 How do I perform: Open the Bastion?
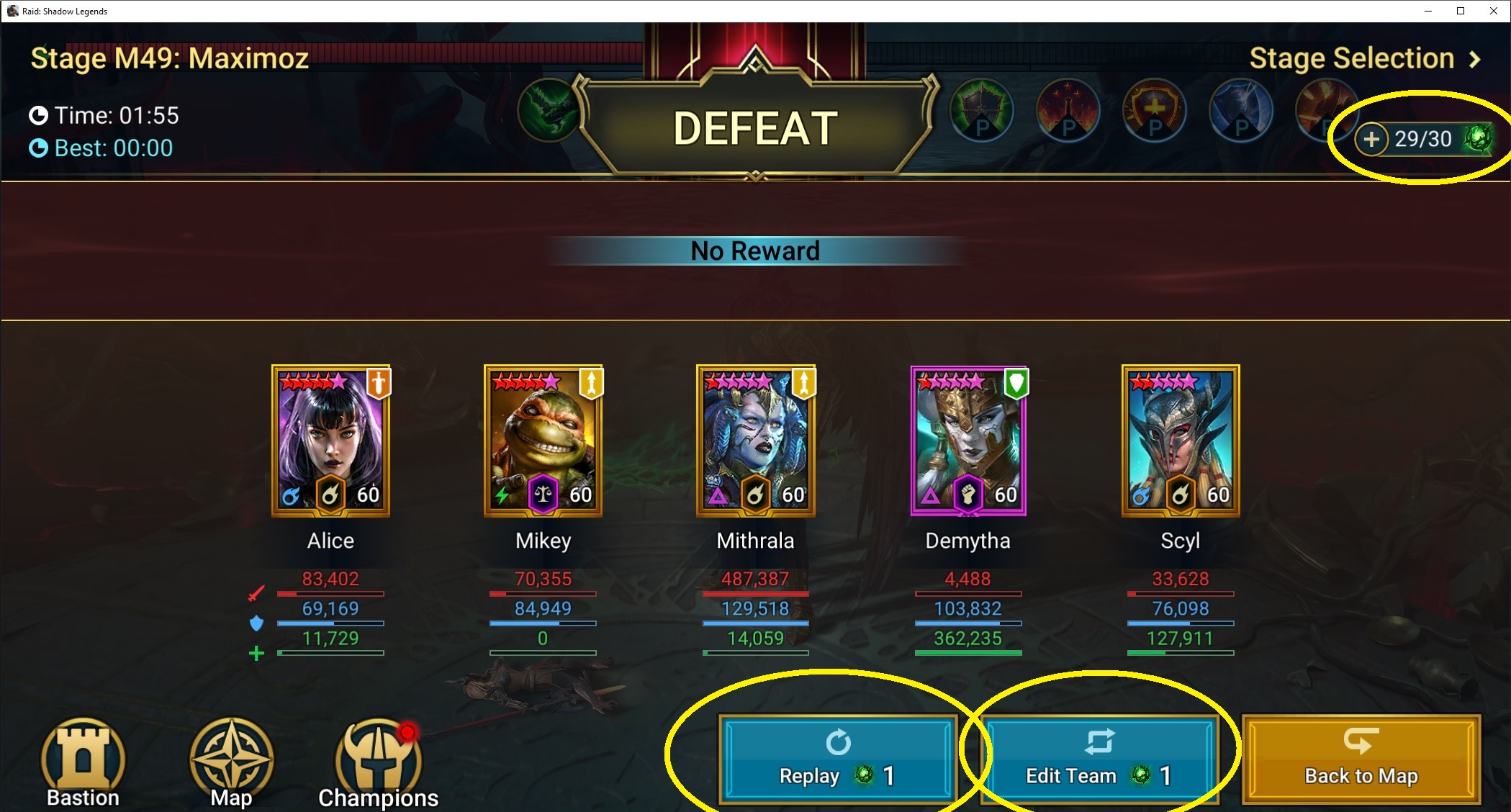coord(83,762)
